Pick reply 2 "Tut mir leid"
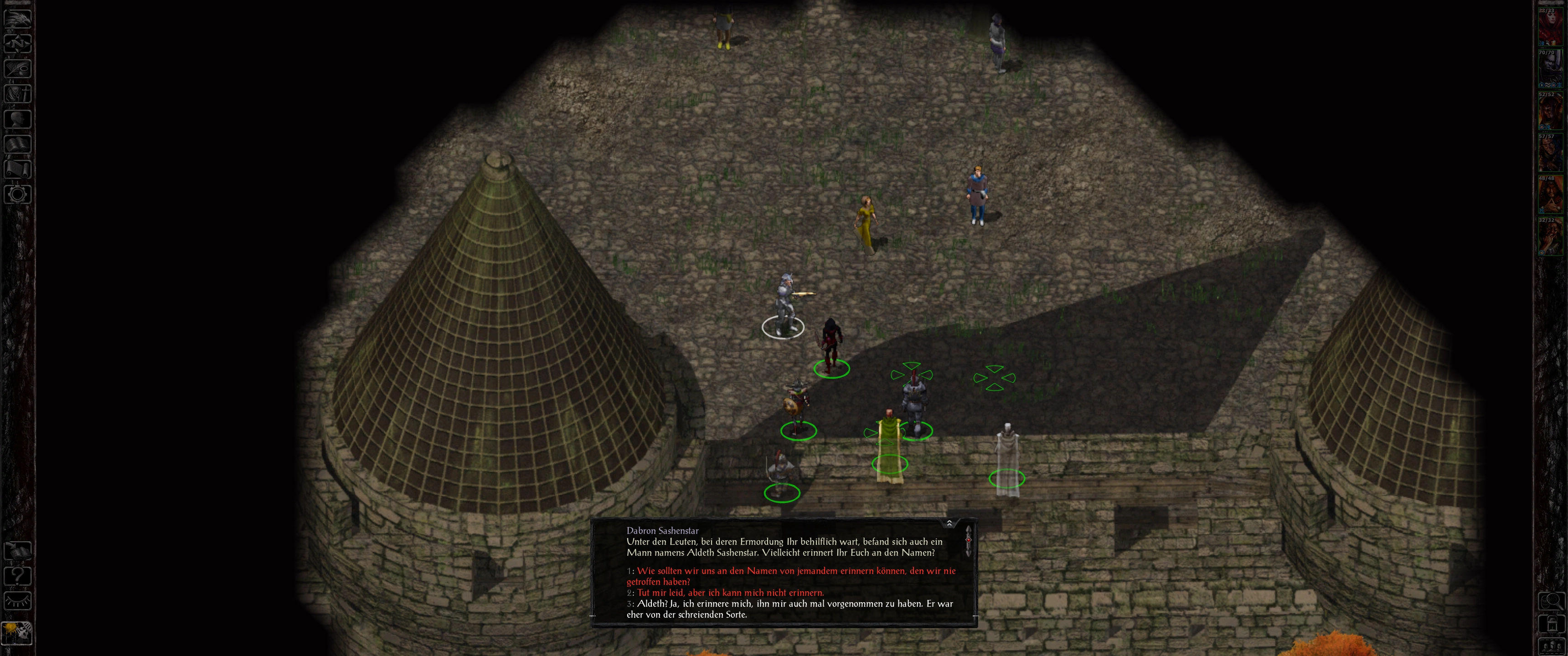Screen dimensions: 1568x656 pyautogui.click(x=730, y=593)
